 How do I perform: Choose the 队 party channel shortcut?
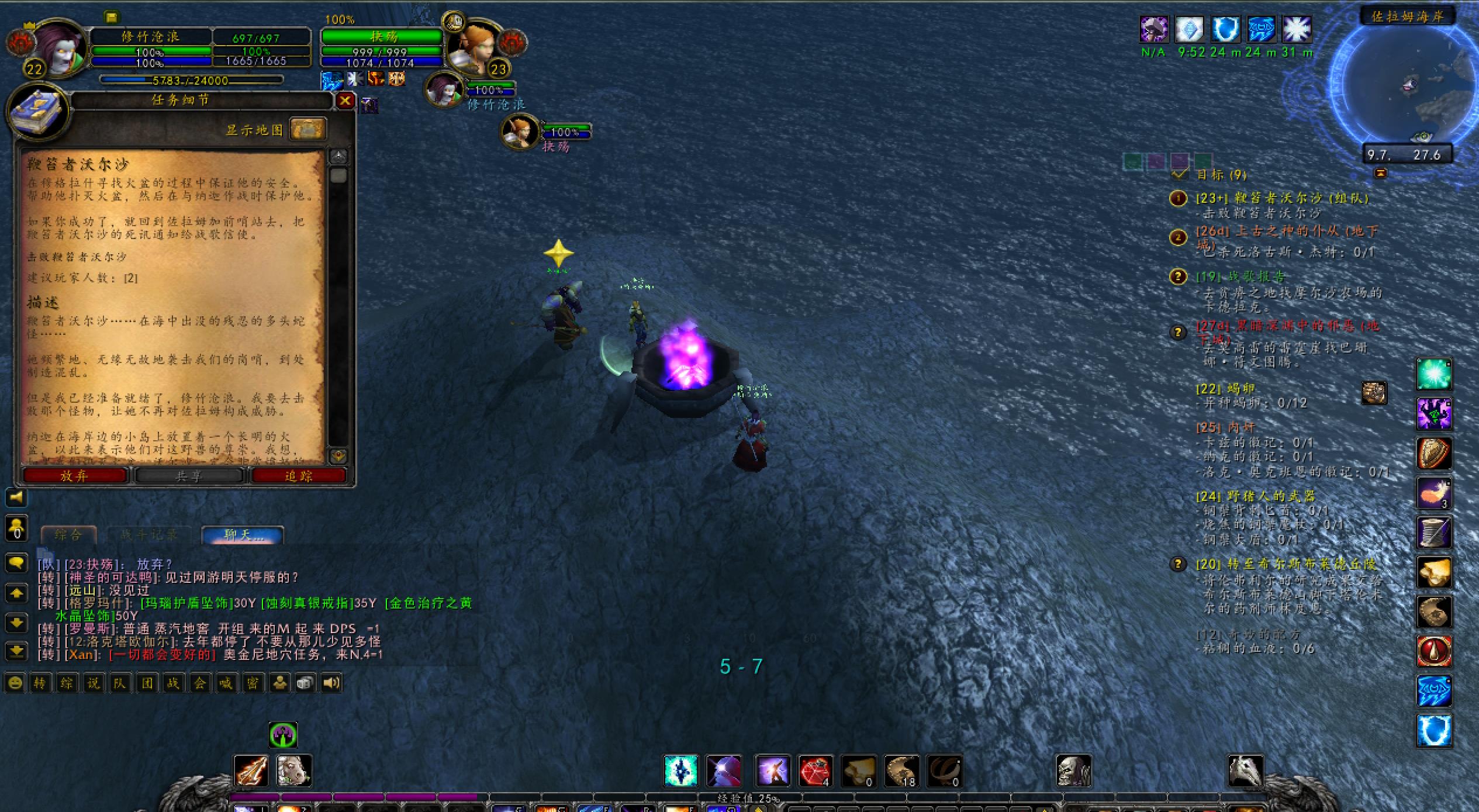(x=120, y=683)
